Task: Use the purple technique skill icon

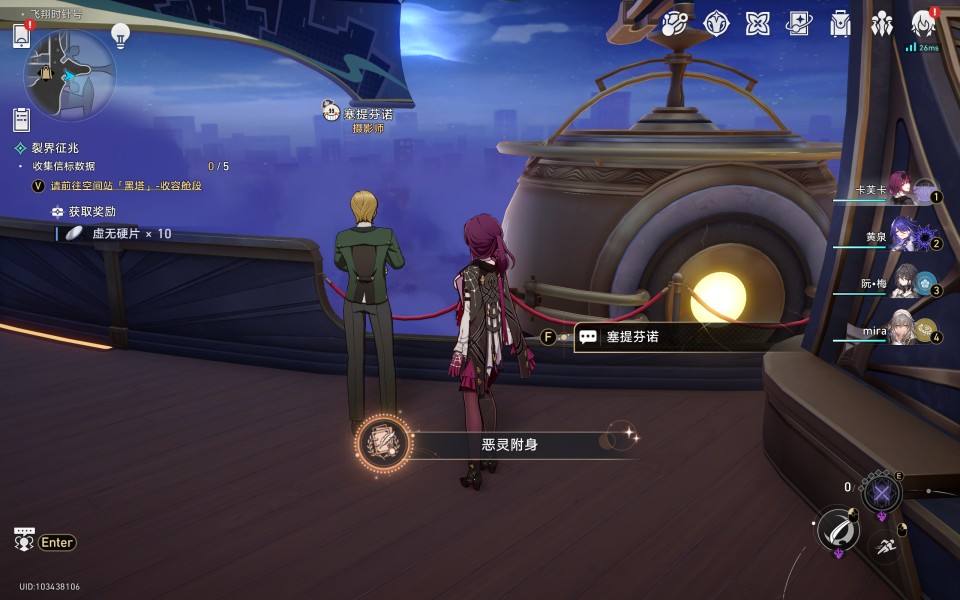Action: click(882, 491)
